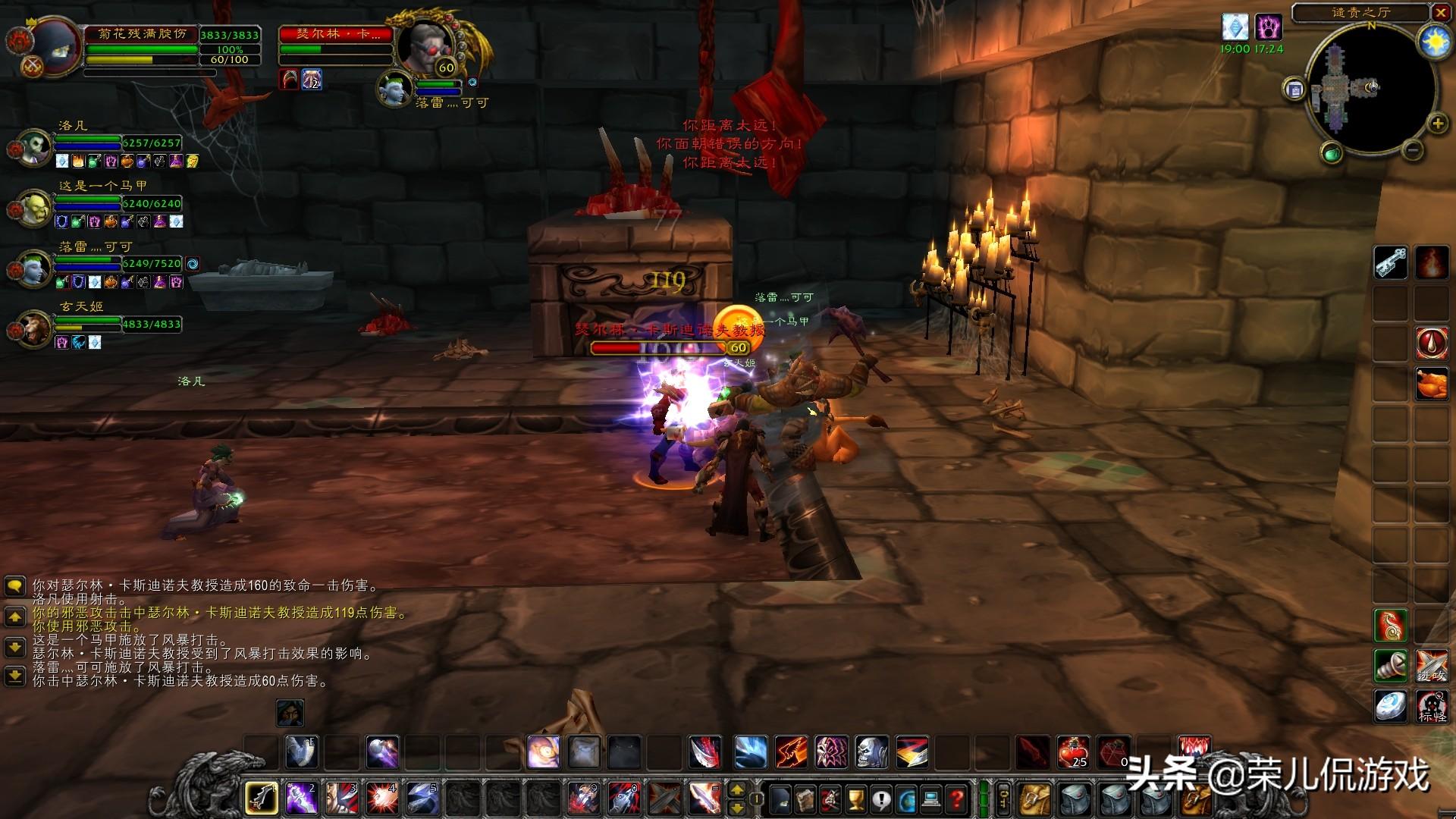The width and height of the screenshot is (1456, 819).
Task: Page the action bar up
Action: [736, 790]
